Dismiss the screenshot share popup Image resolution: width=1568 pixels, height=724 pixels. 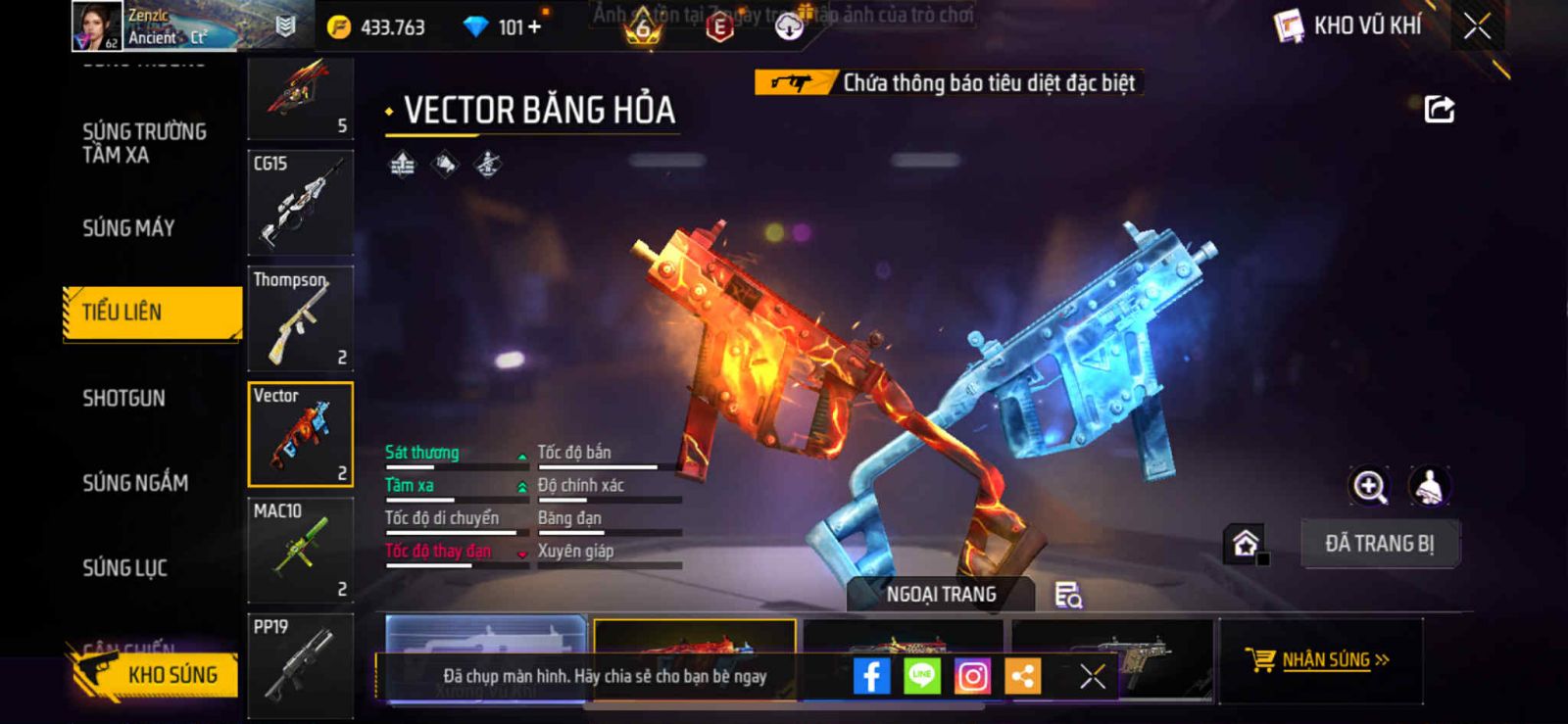click(x=1093, y=676)
